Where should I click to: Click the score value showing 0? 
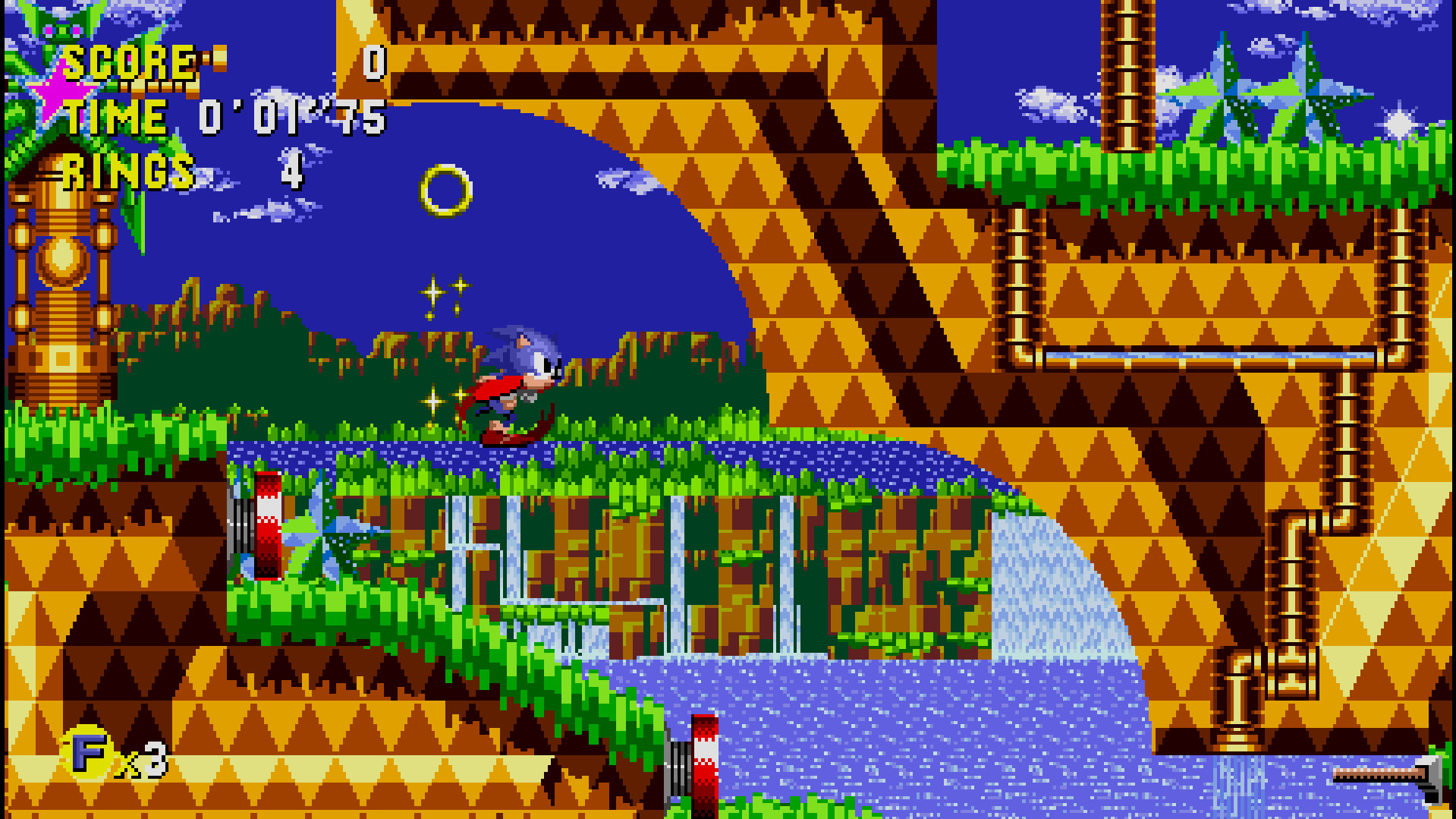[x=375, y=62]
